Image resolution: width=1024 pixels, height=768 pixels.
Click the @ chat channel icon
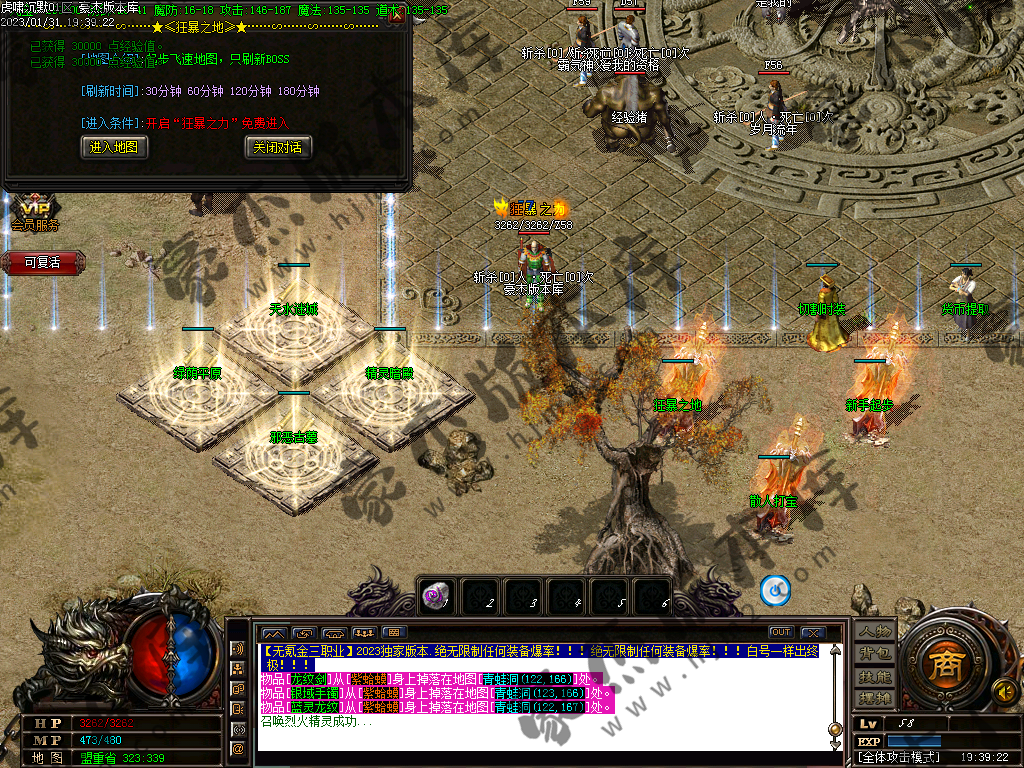click(239, 747)
